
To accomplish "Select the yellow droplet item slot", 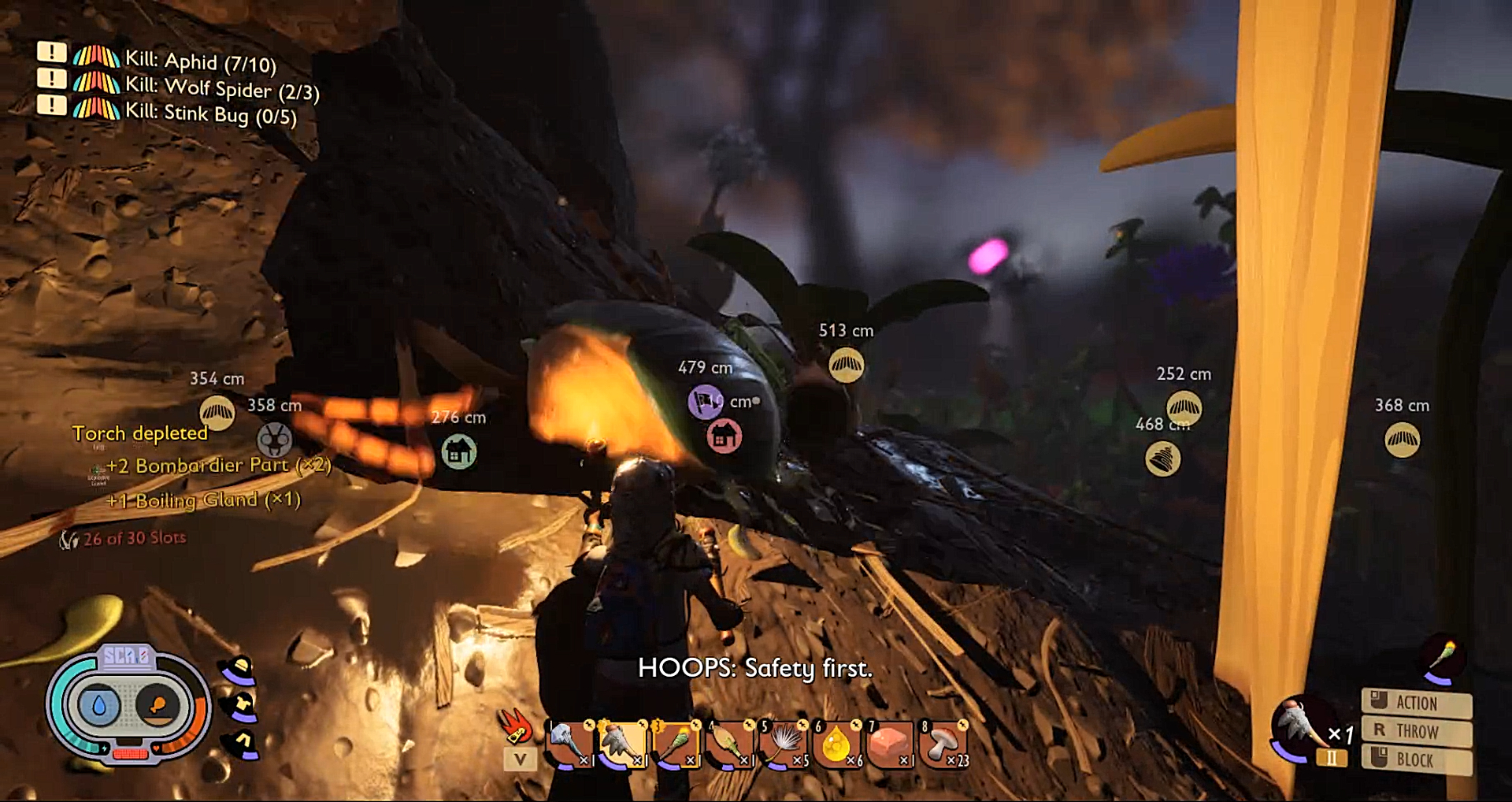I will (x=836, y=744).
